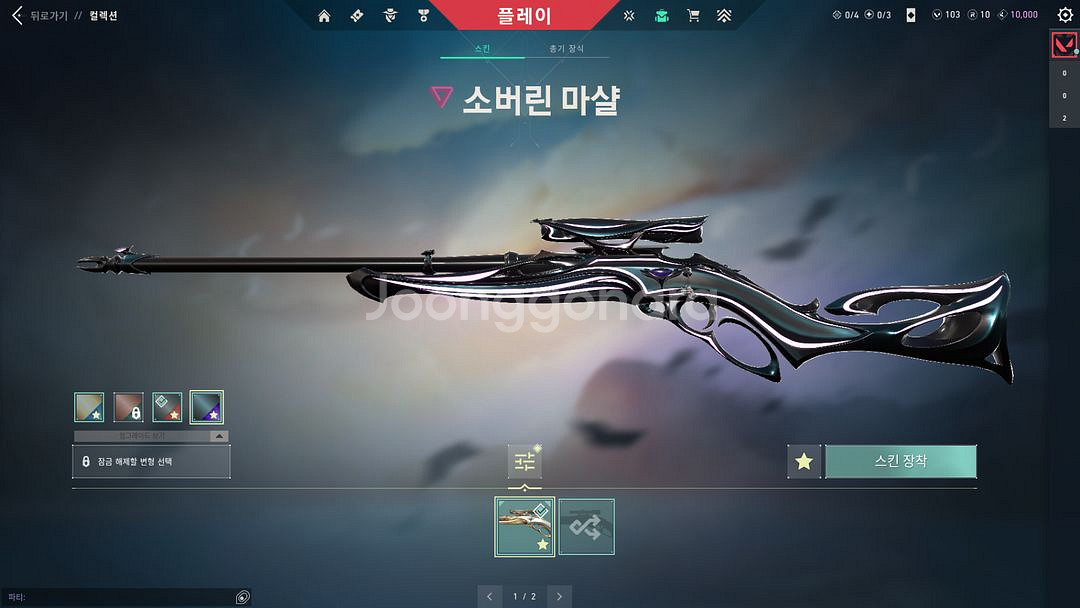The image size is (1080, 608).
Task: Pick the dark red starred variant swatch
Action: (167, 407)
